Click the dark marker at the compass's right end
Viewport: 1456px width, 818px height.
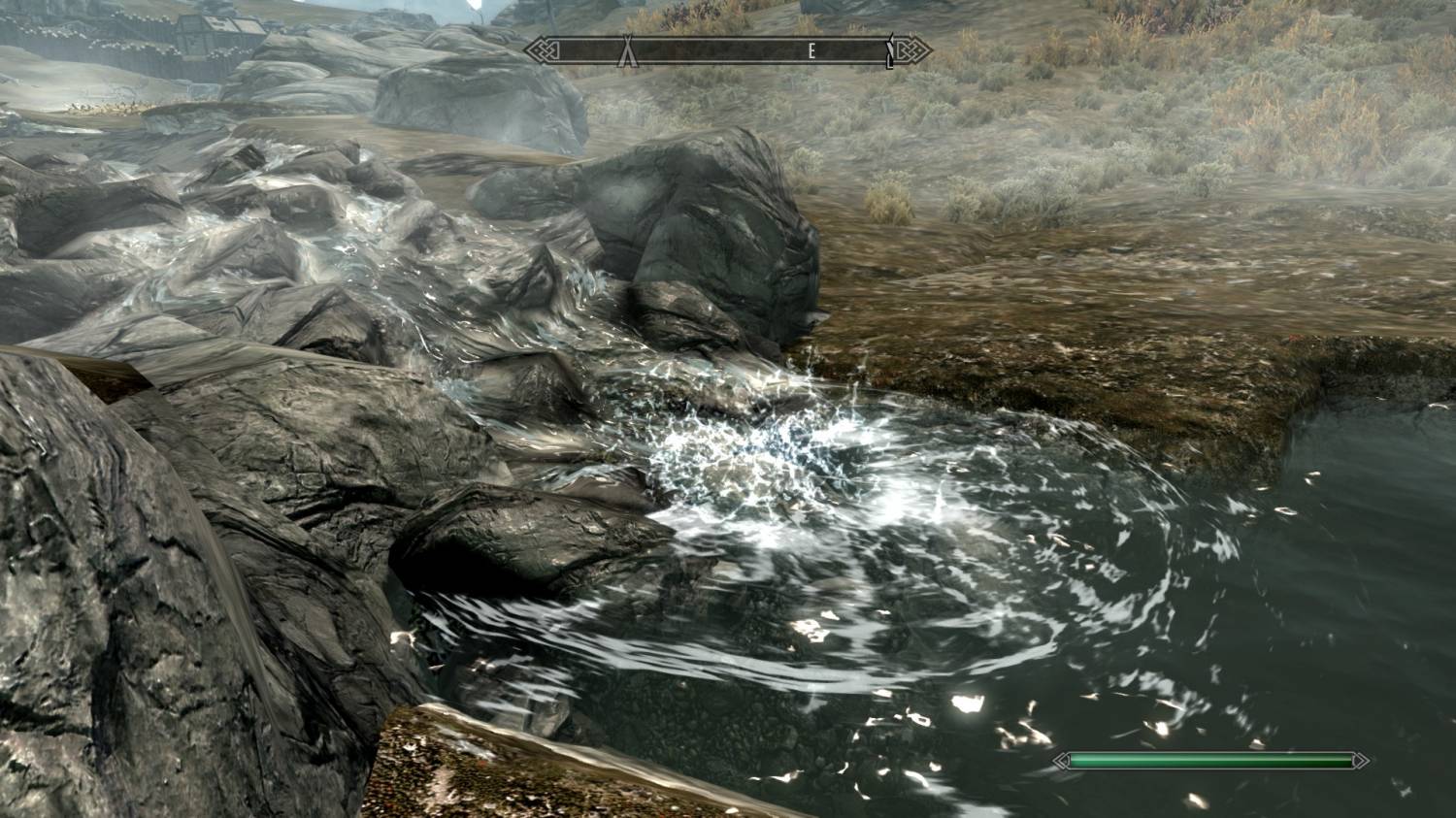(x=889, y=51)
